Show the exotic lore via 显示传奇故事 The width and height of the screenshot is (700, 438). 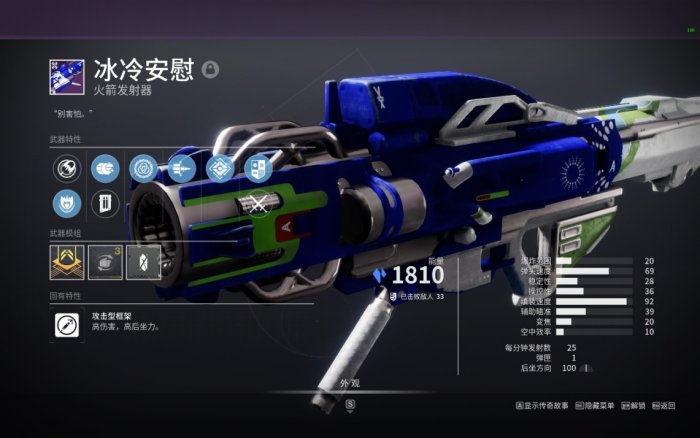[547, 406]
